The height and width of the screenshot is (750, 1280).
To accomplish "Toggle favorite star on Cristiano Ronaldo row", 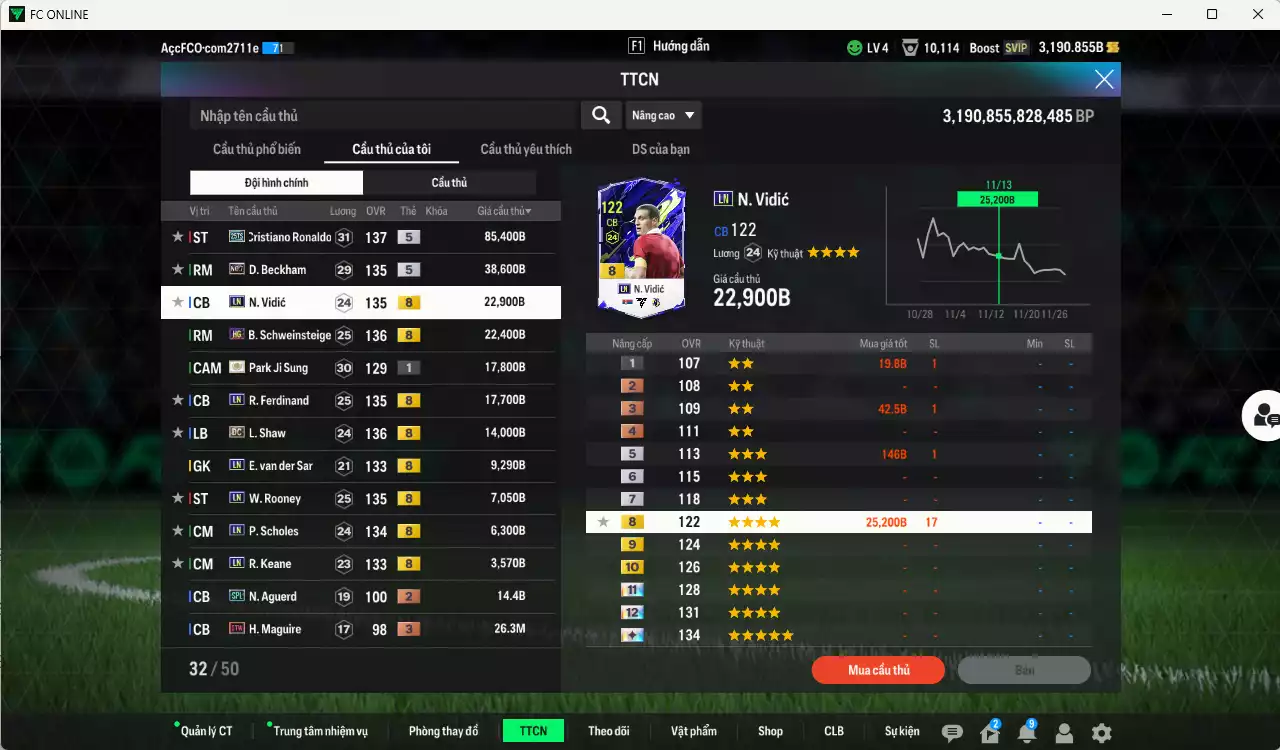I will click(177, 236).
